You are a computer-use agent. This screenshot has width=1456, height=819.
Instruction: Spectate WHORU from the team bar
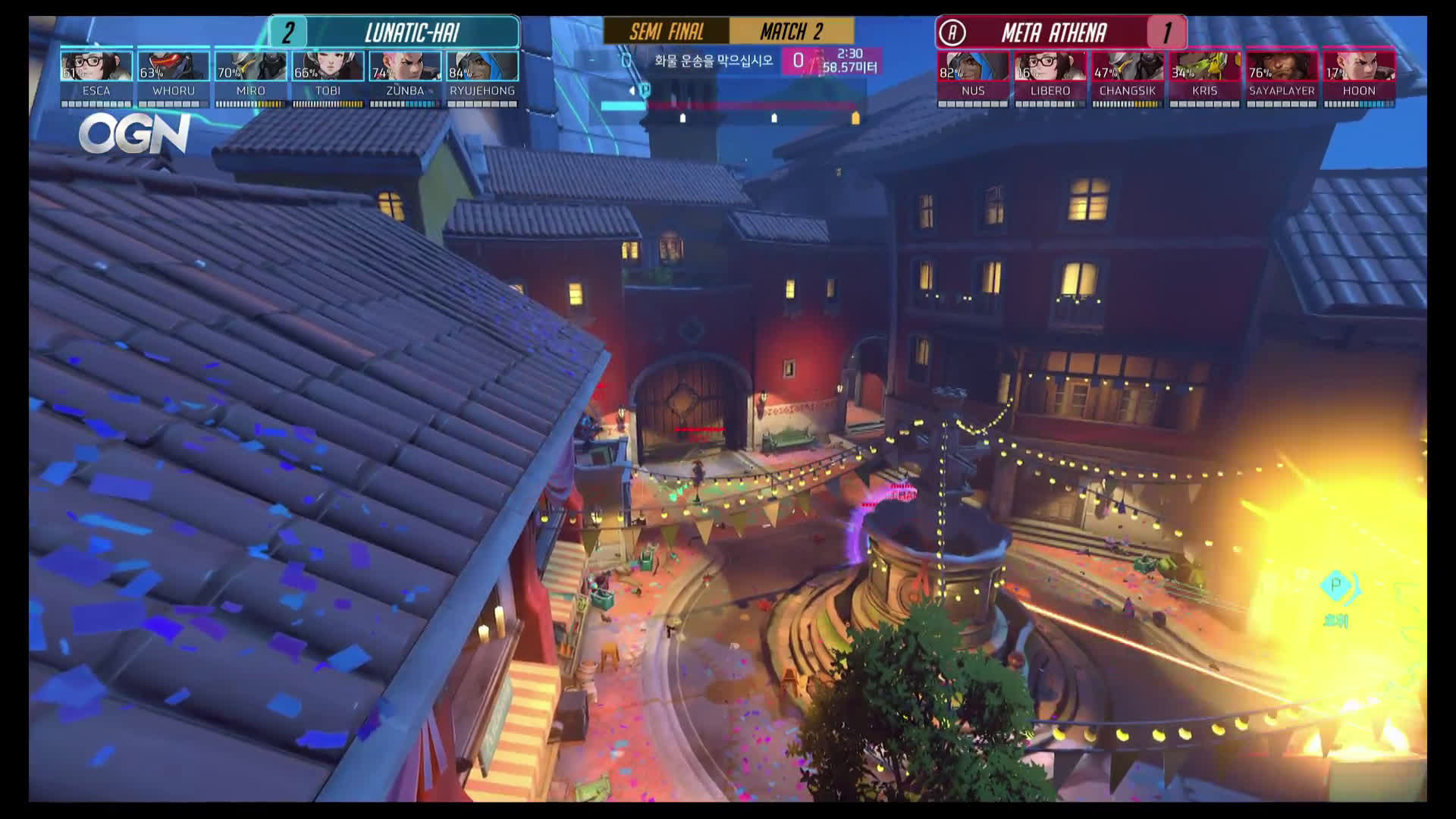click(174, 67)
